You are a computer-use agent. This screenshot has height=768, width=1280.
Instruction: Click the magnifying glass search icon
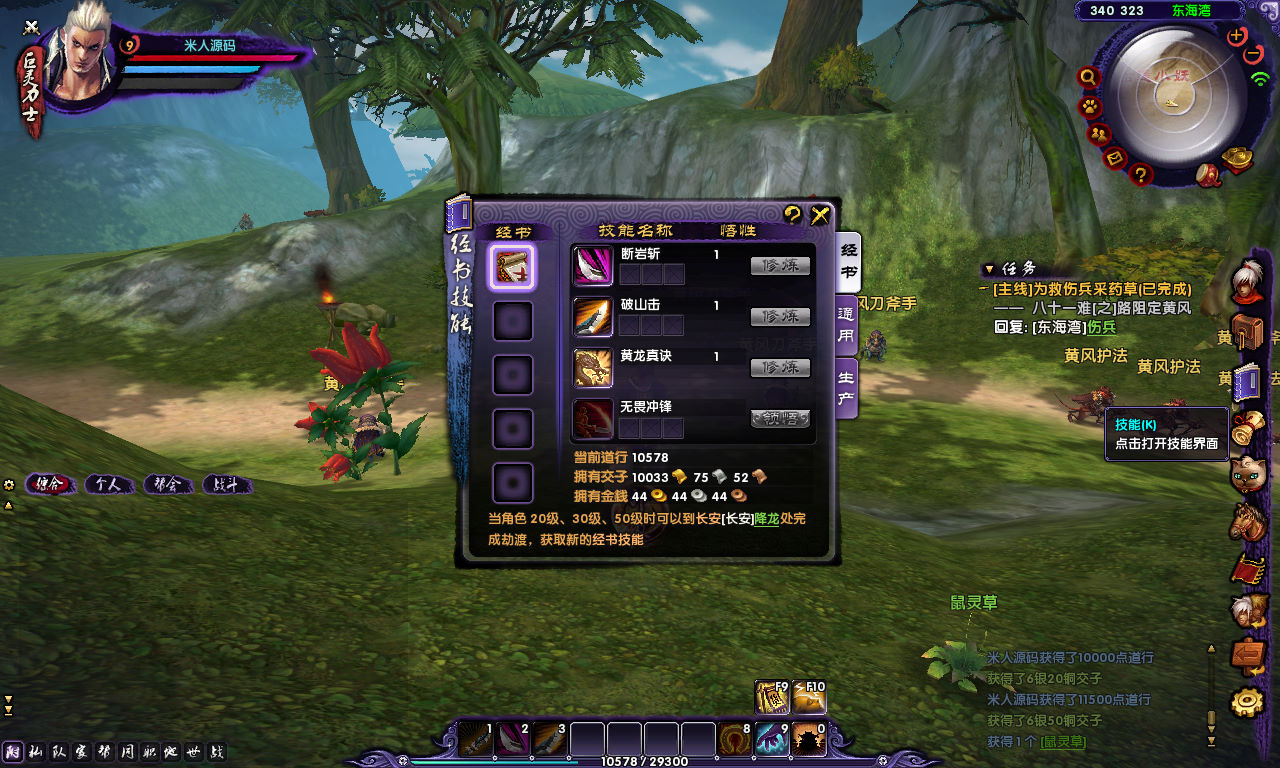(1089, 77)
